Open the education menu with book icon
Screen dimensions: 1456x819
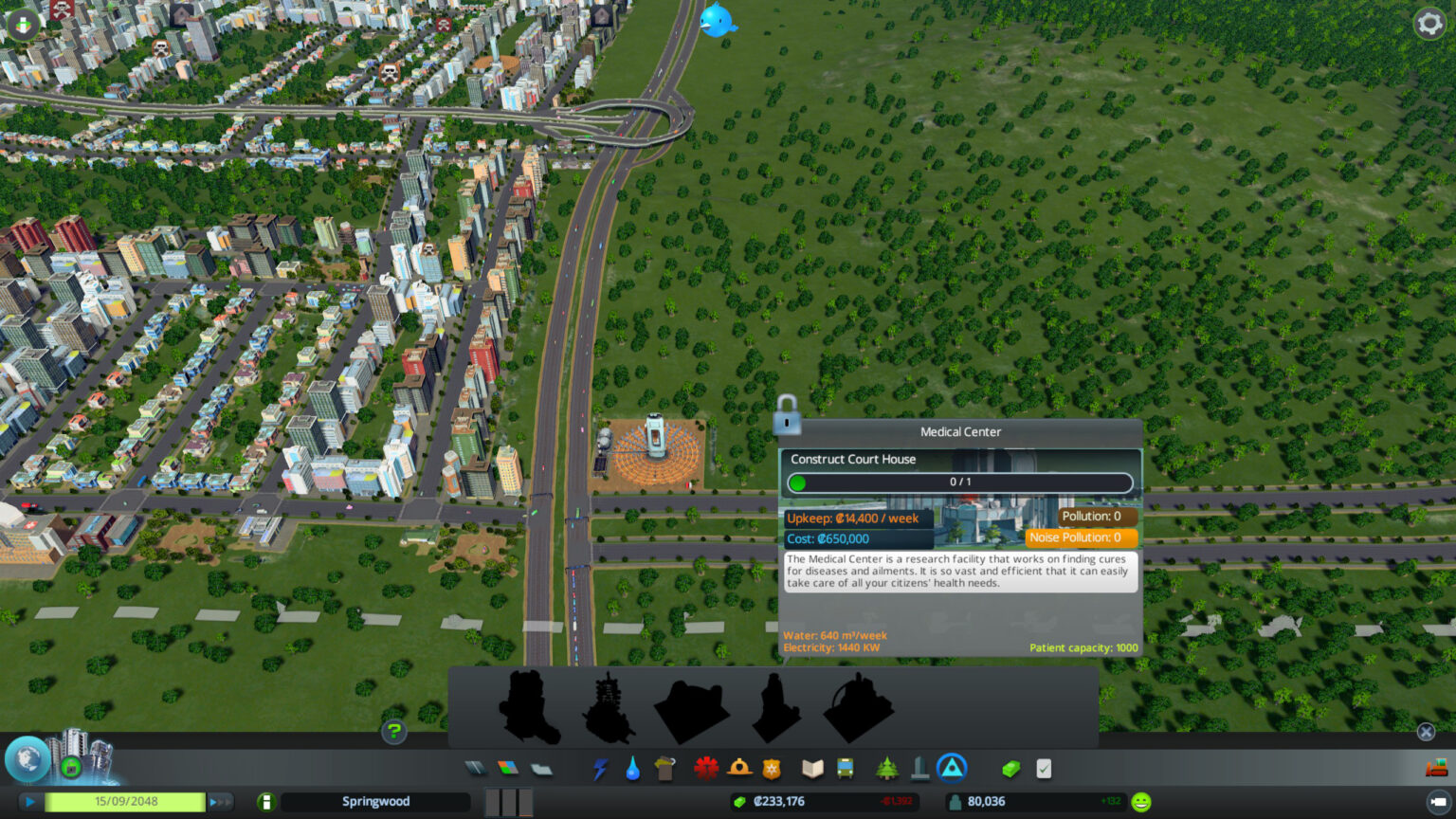[811, 768]
